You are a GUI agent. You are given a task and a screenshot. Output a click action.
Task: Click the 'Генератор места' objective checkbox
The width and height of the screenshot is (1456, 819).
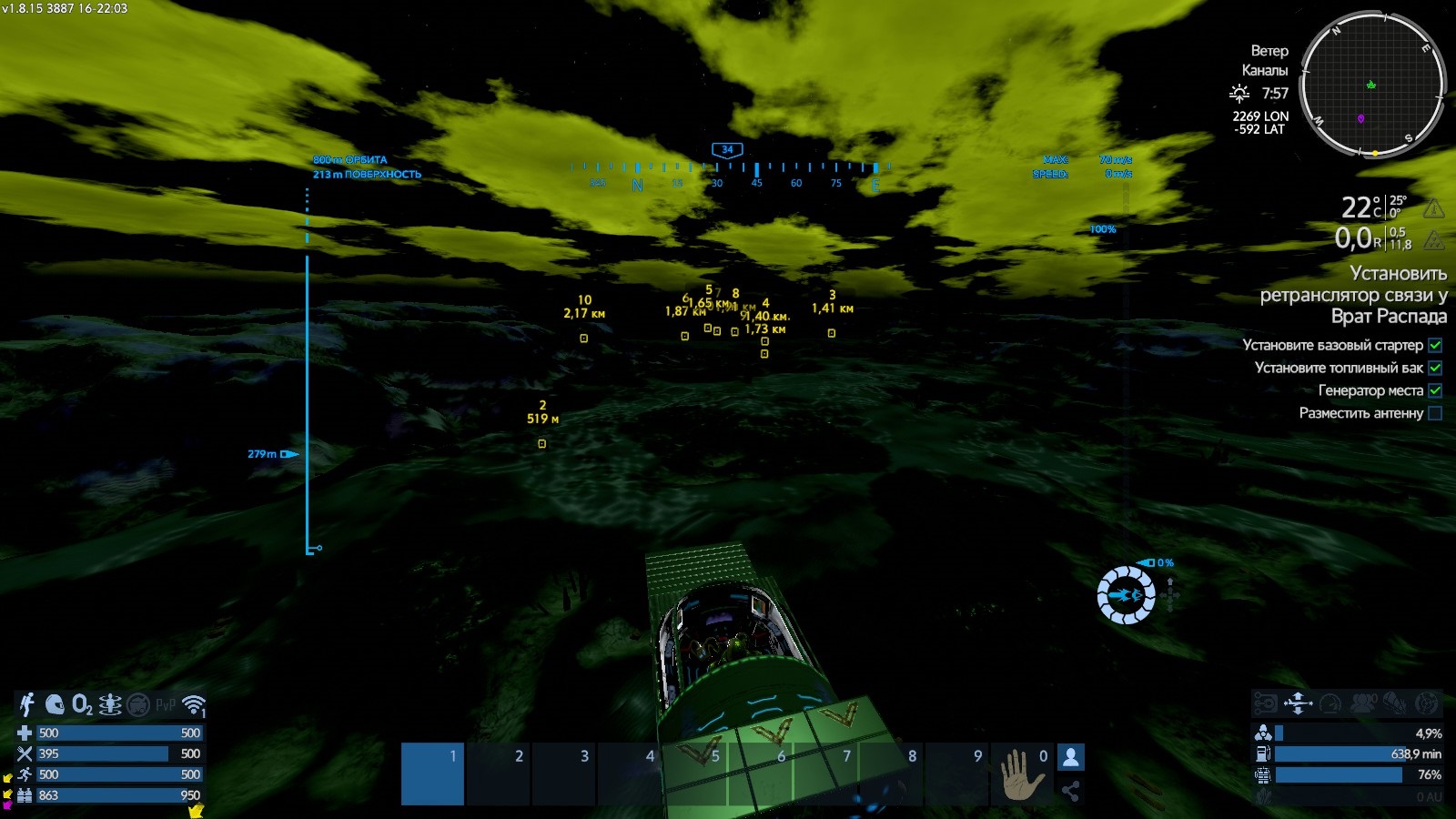point(1435,390)
